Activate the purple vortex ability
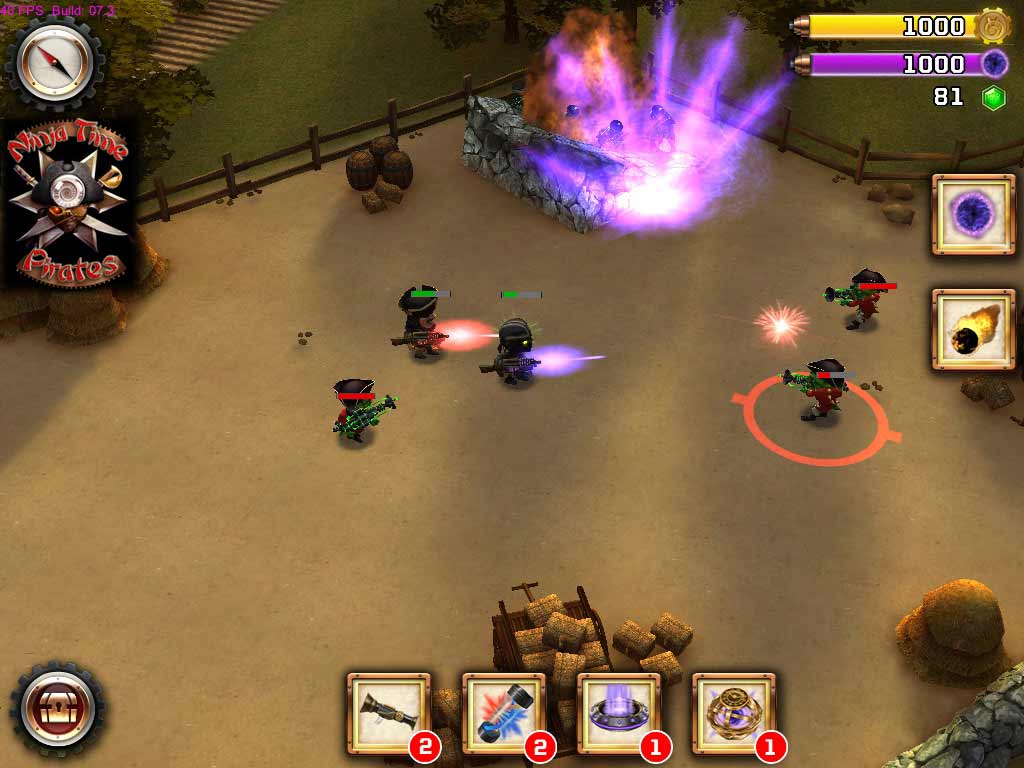 click(966, 213)
